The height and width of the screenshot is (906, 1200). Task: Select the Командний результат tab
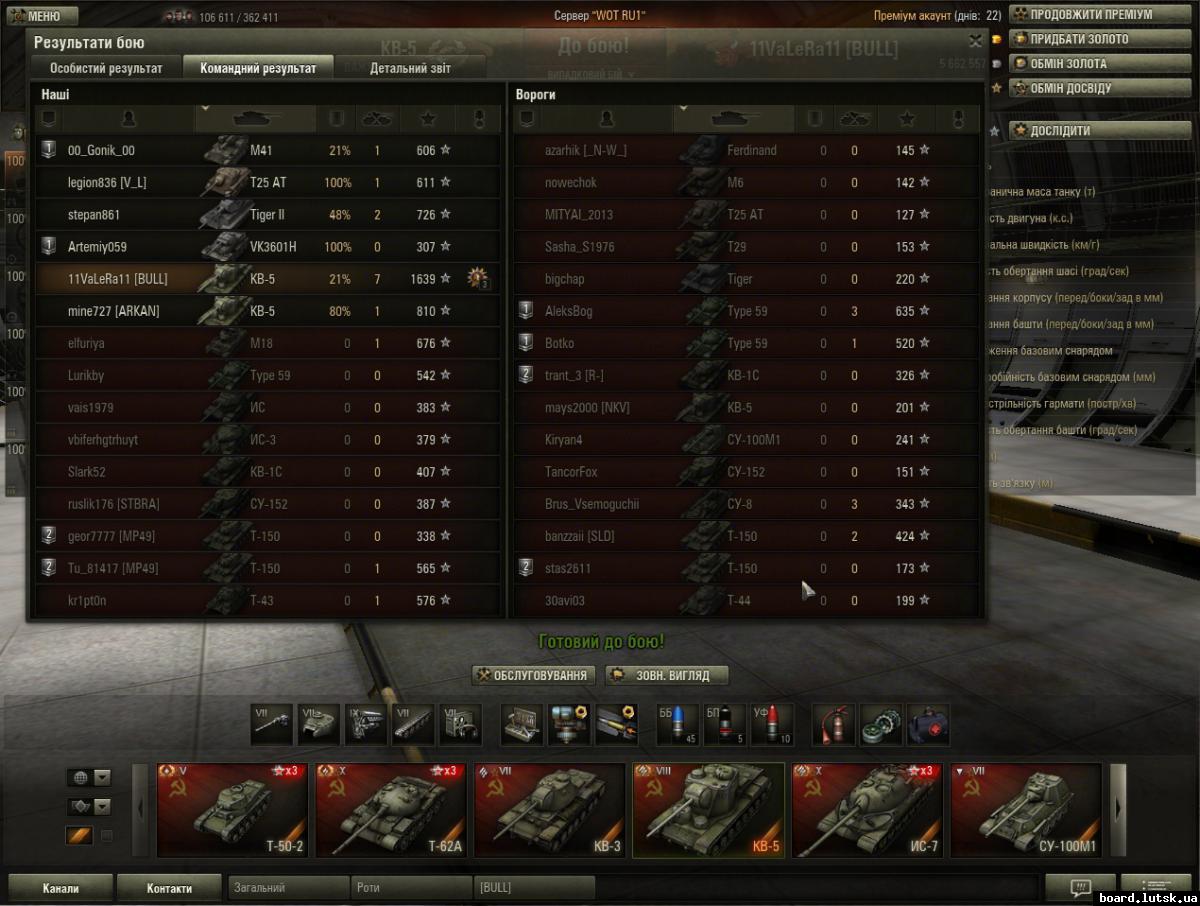(x=258, y=69)
